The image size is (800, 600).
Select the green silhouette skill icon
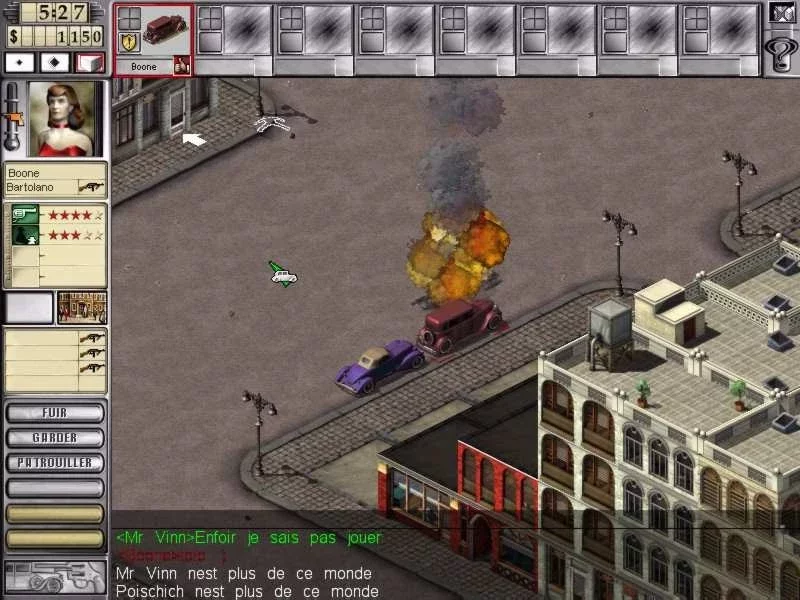pos(25,235)
